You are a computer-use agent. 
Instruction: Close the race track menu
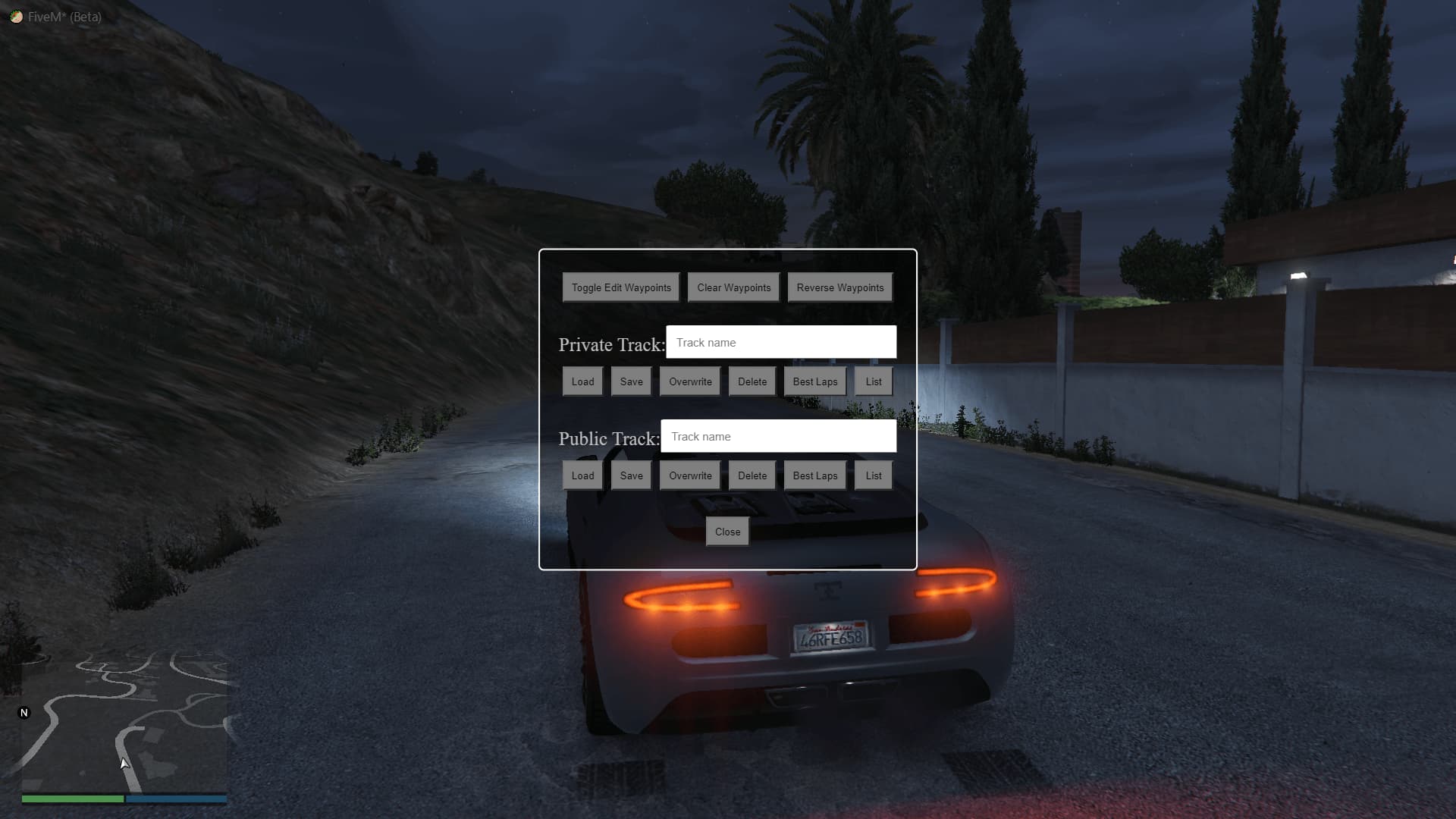pyautogui.click(x=726, y=532)
